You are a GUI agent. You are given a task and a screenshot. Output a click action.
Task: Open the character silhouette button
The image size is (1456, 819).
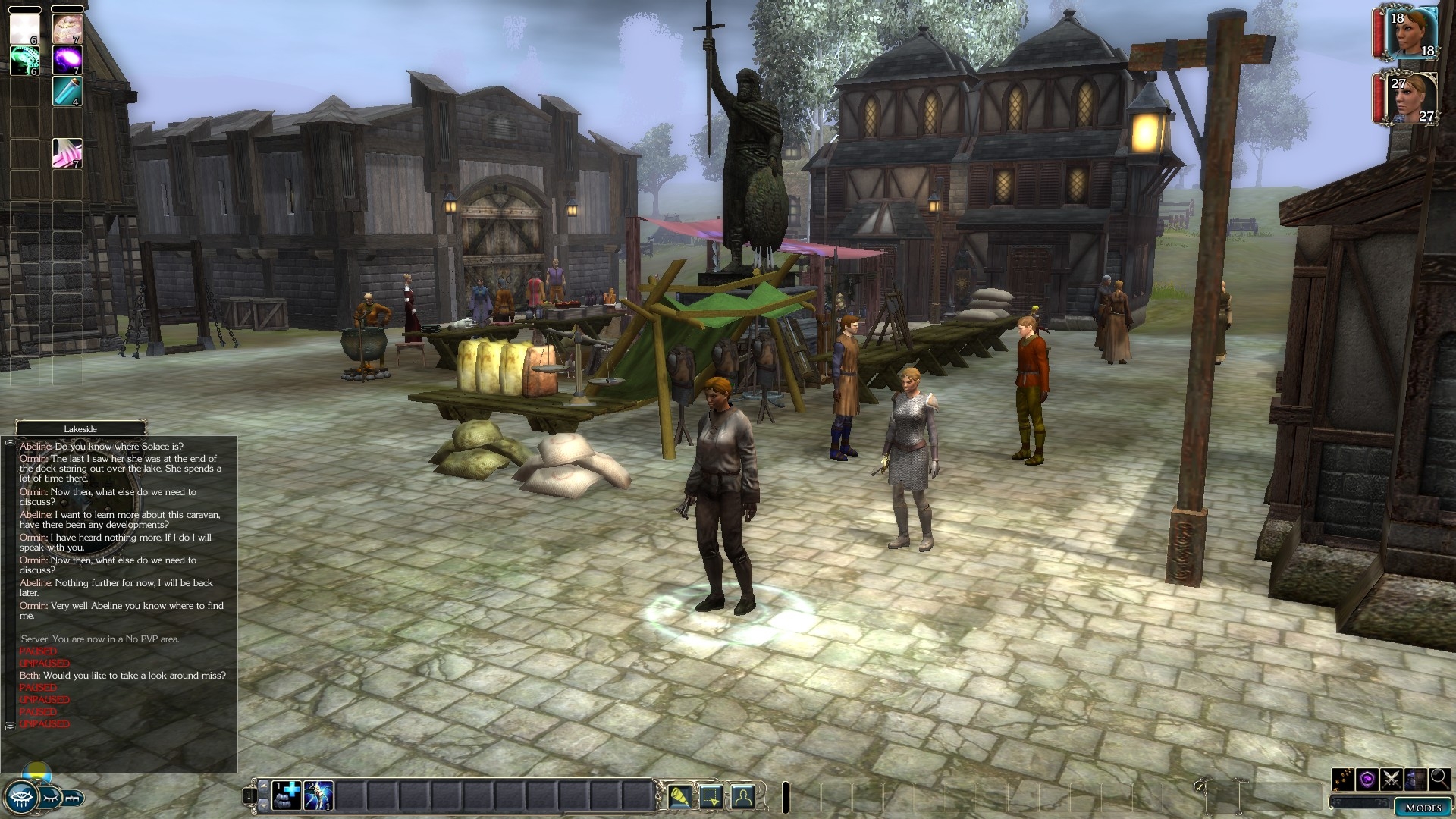743,796
